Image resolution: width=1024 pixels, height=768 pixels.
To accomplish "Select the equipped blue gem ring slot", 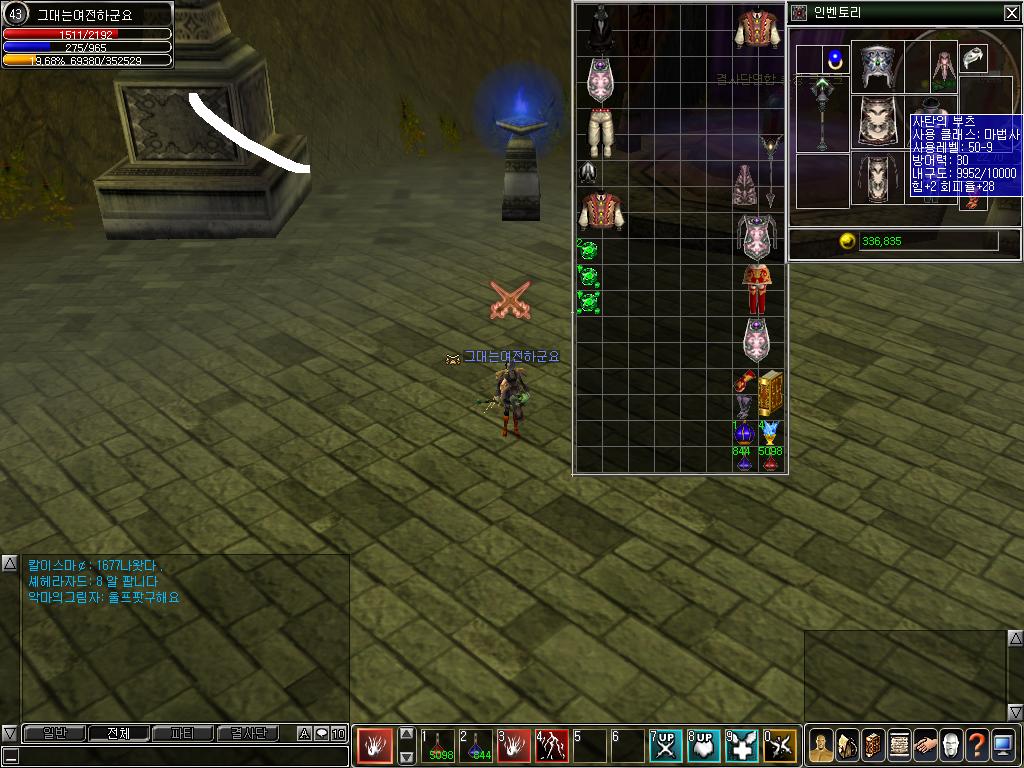I will pos(834,58).
